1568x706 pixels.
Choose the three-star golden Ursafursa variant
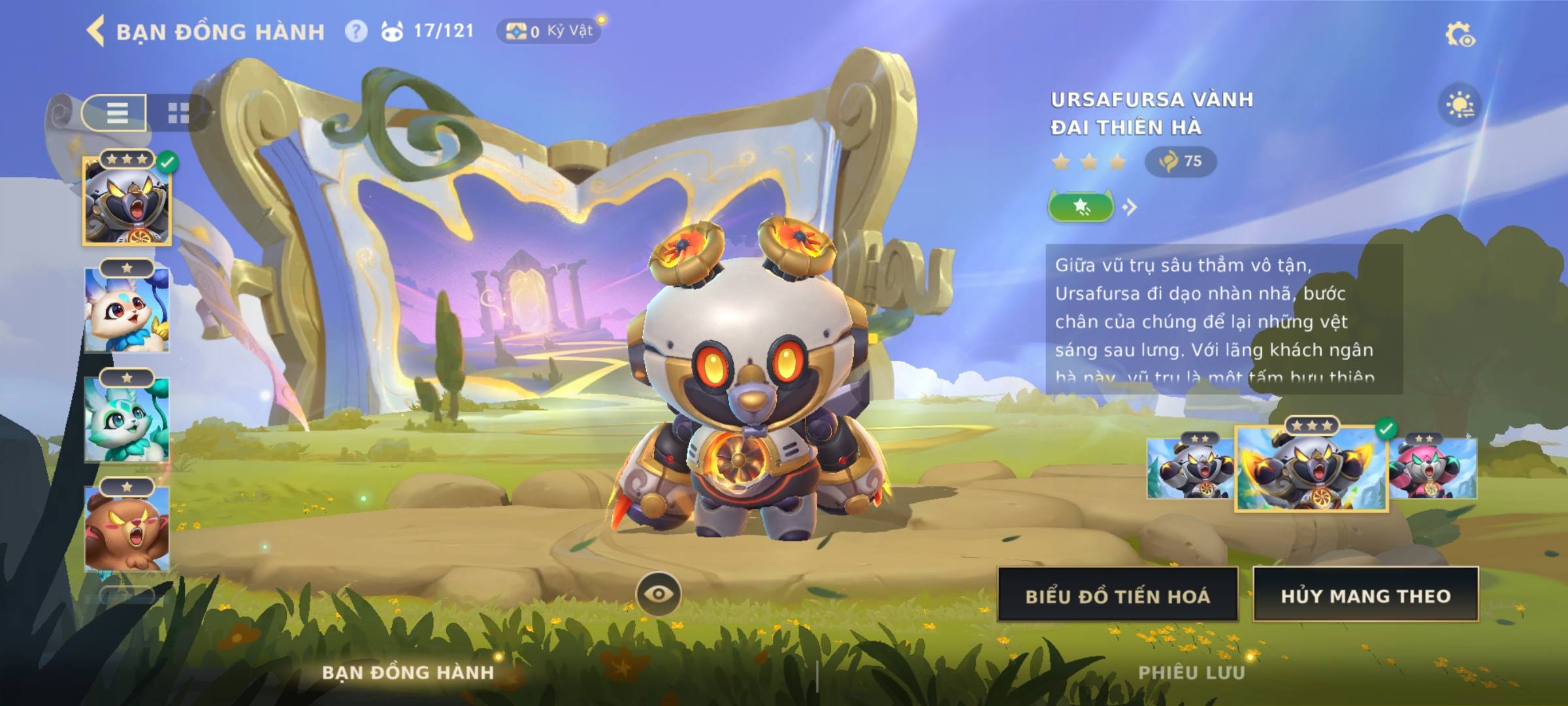coord(1311,469)
